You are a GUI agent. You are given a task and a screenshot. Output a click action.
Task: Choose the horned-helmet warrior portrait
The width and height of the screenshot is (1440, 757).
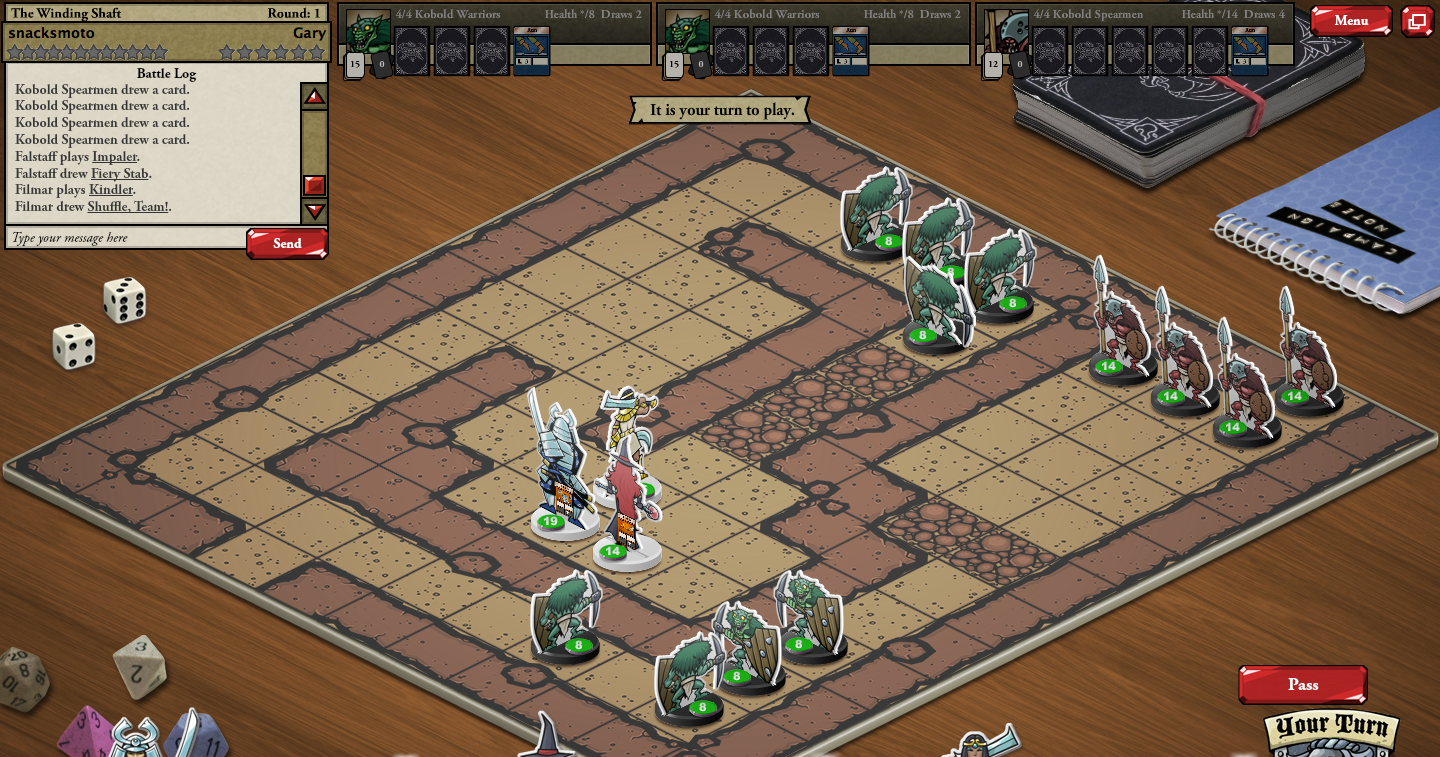[137, 738]
